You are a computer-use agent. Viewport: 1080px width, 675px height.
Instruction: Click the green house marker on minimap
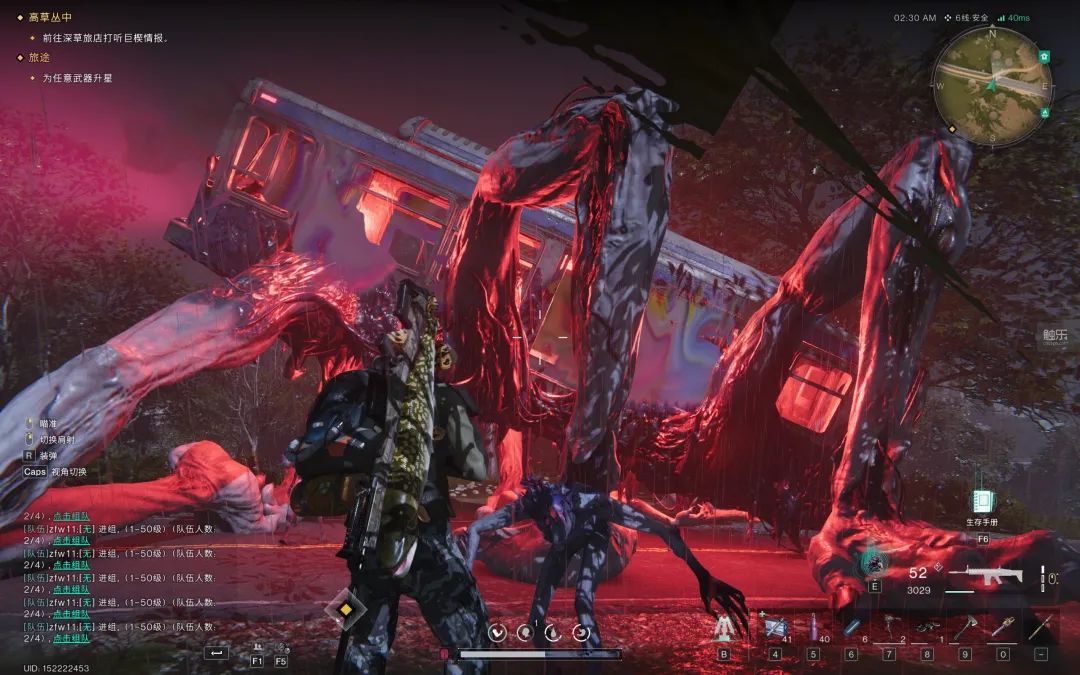click(x=1045, y=57)
